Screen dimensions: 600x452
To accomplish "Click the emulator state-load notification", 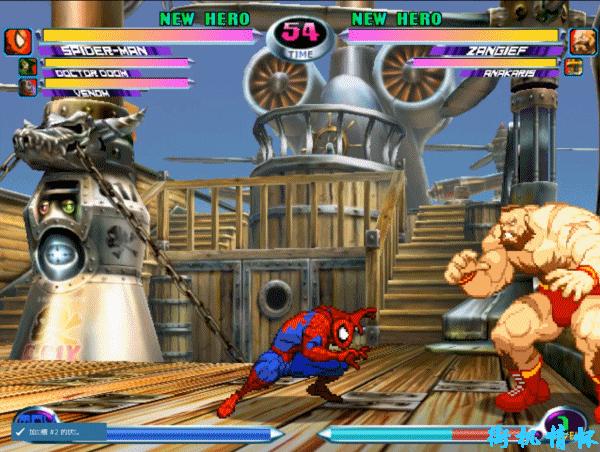I will (57, 431).
